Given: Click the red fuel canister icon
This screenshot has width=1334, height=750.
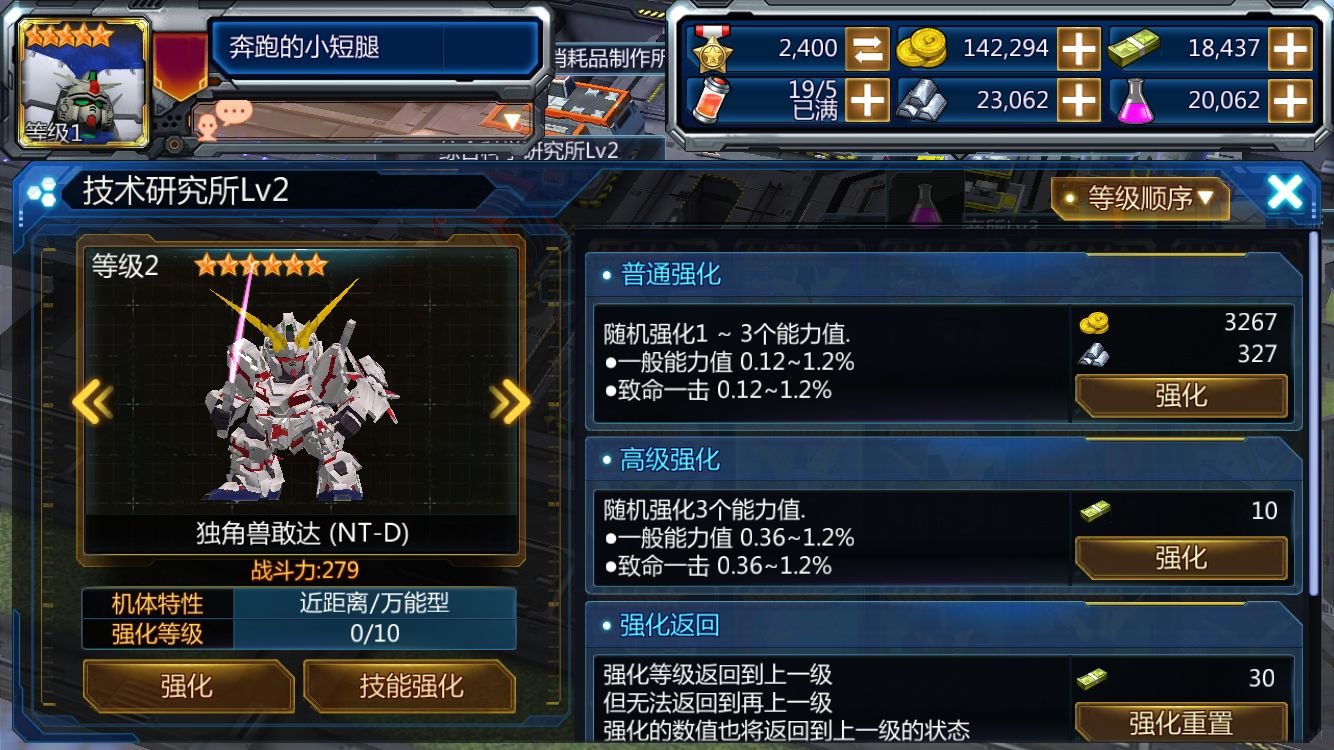Looking at the screenshot, I should click(710, 100).
